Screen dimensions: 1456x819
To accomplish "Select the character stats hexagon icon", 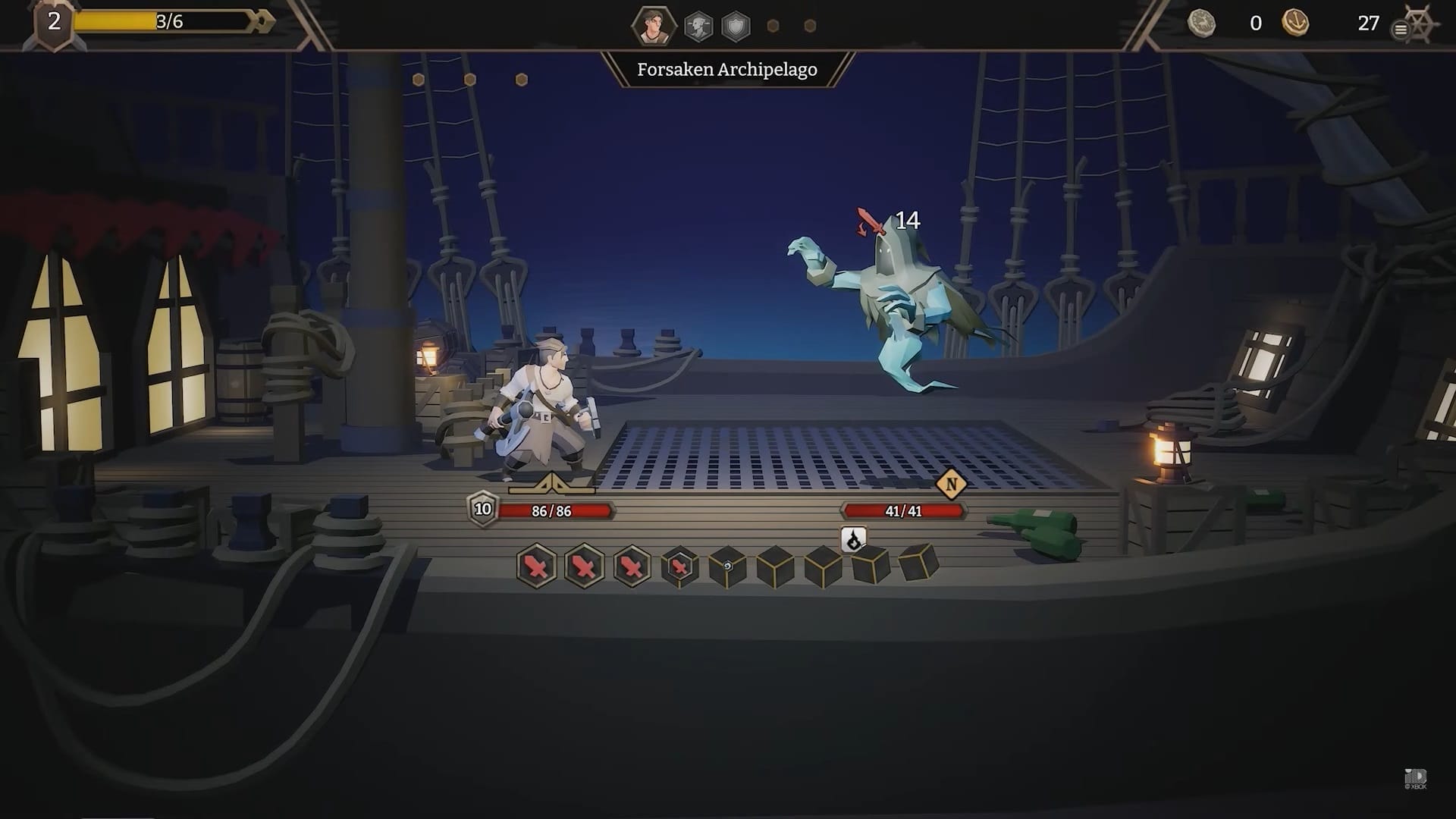I will [x=699, y=25].
